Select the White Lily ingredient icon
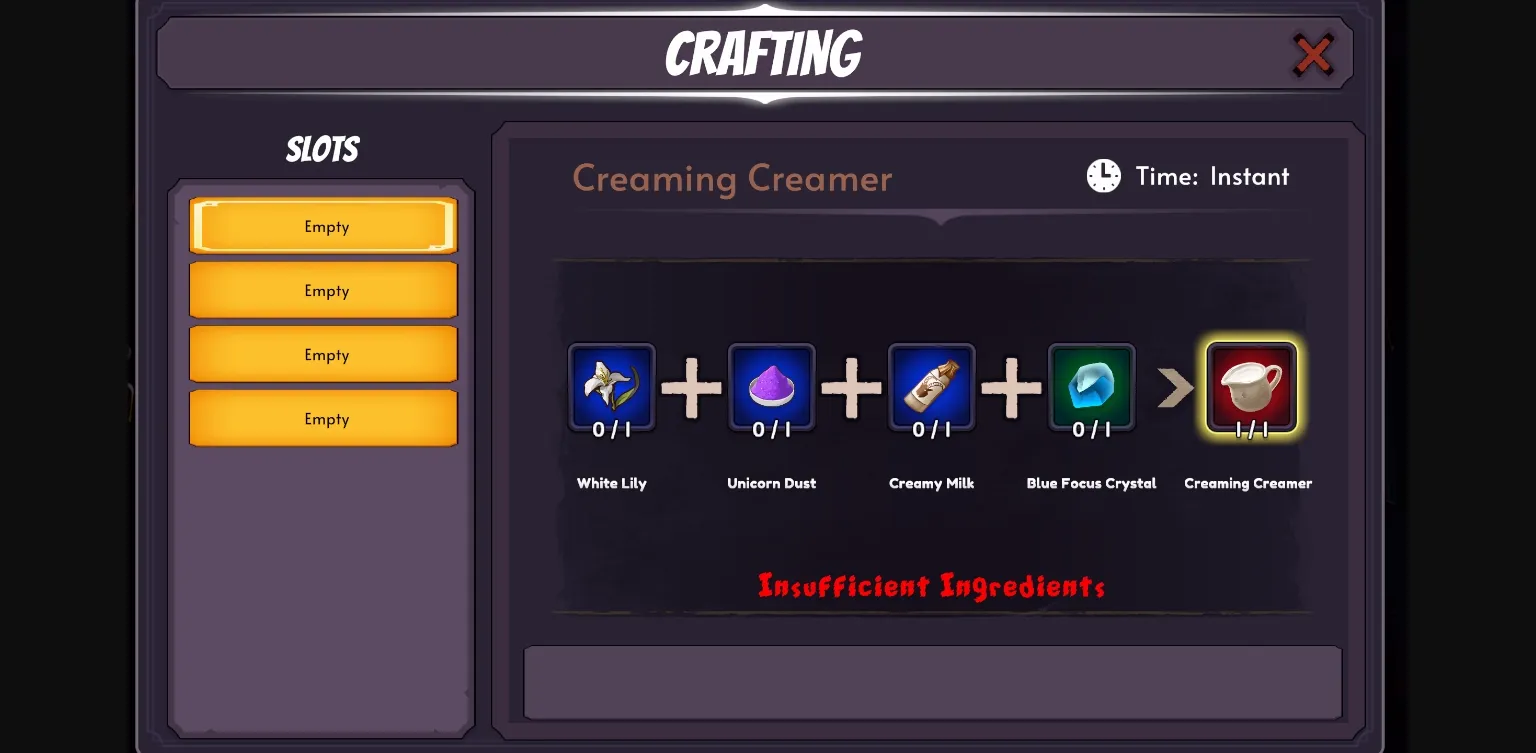1536x753 pixels. 611,388
